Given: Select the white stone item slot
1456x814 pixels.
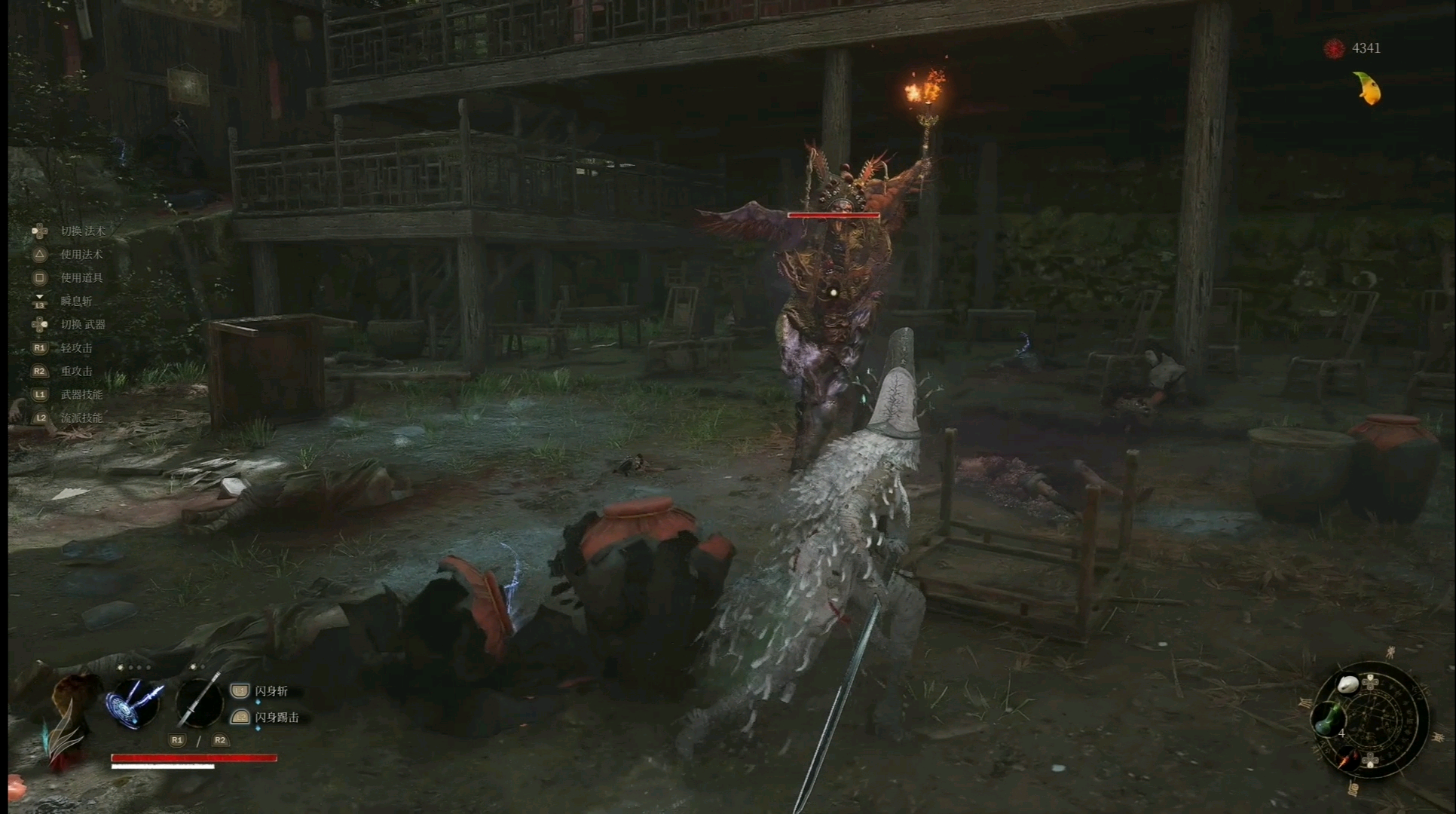Looking at the screenshot, I should tap(1347, 684).
